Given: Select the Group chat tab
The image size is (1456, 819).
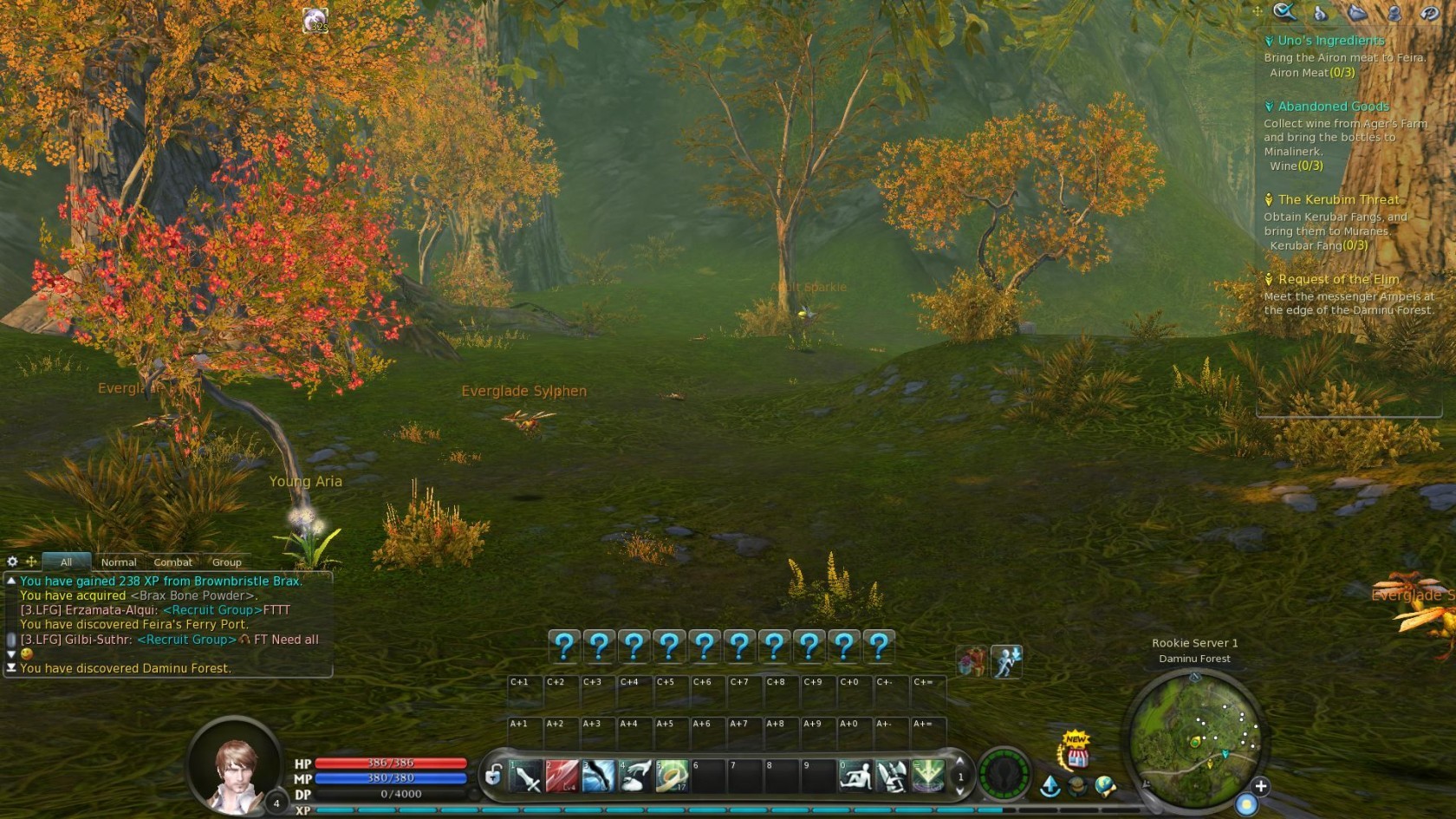Looking at the screenshot, I should point(226,562).
